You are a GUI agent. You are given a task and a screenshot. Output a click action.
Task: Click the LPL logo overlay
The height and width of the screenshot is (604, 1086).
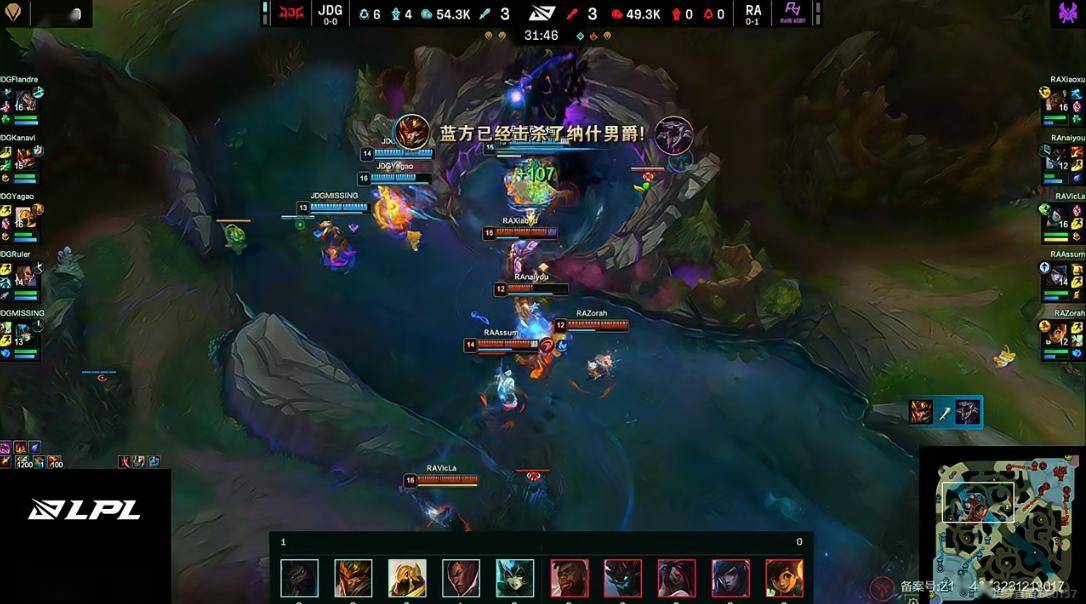click(84, 509)
